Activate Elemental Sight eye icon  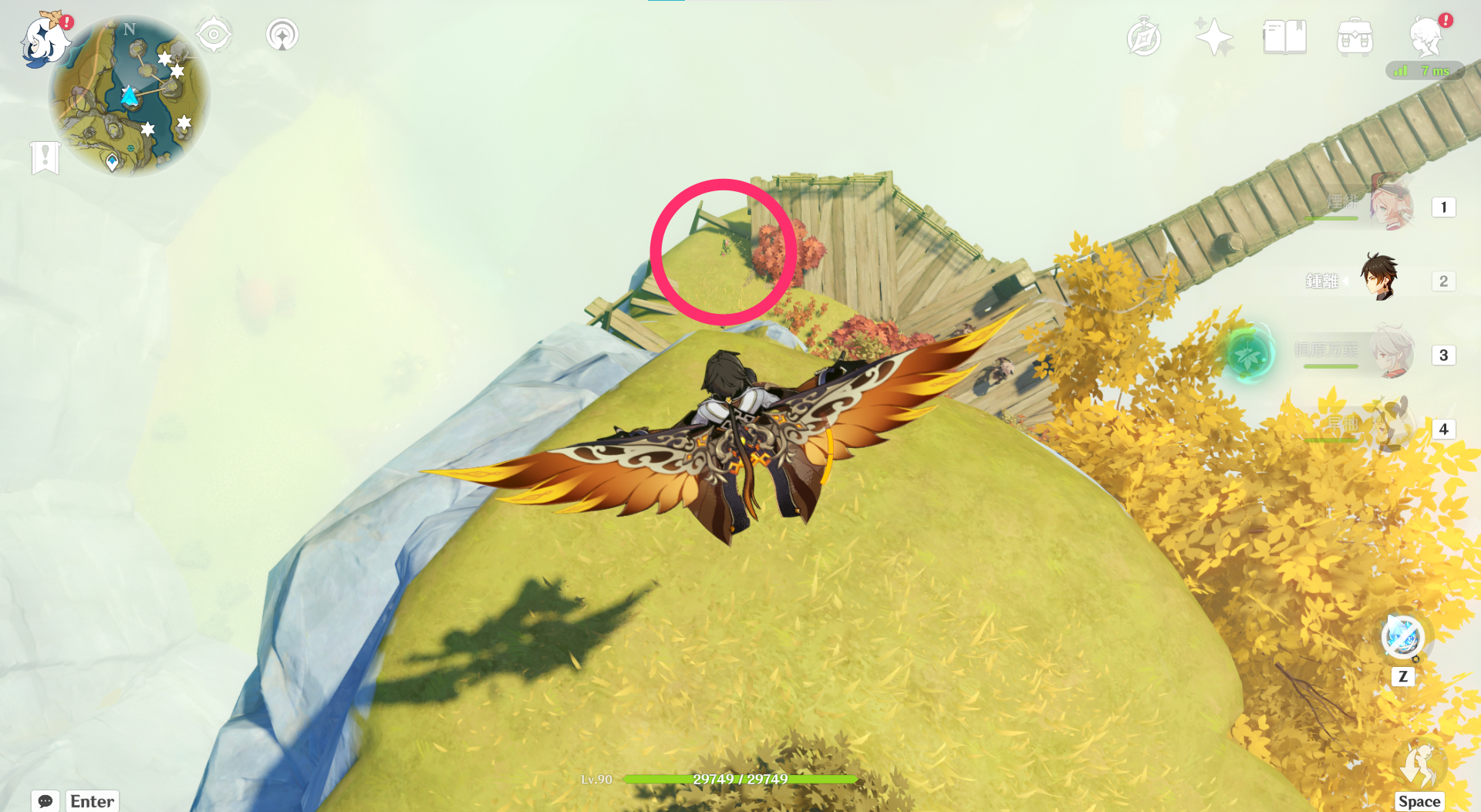click(214, 35)
